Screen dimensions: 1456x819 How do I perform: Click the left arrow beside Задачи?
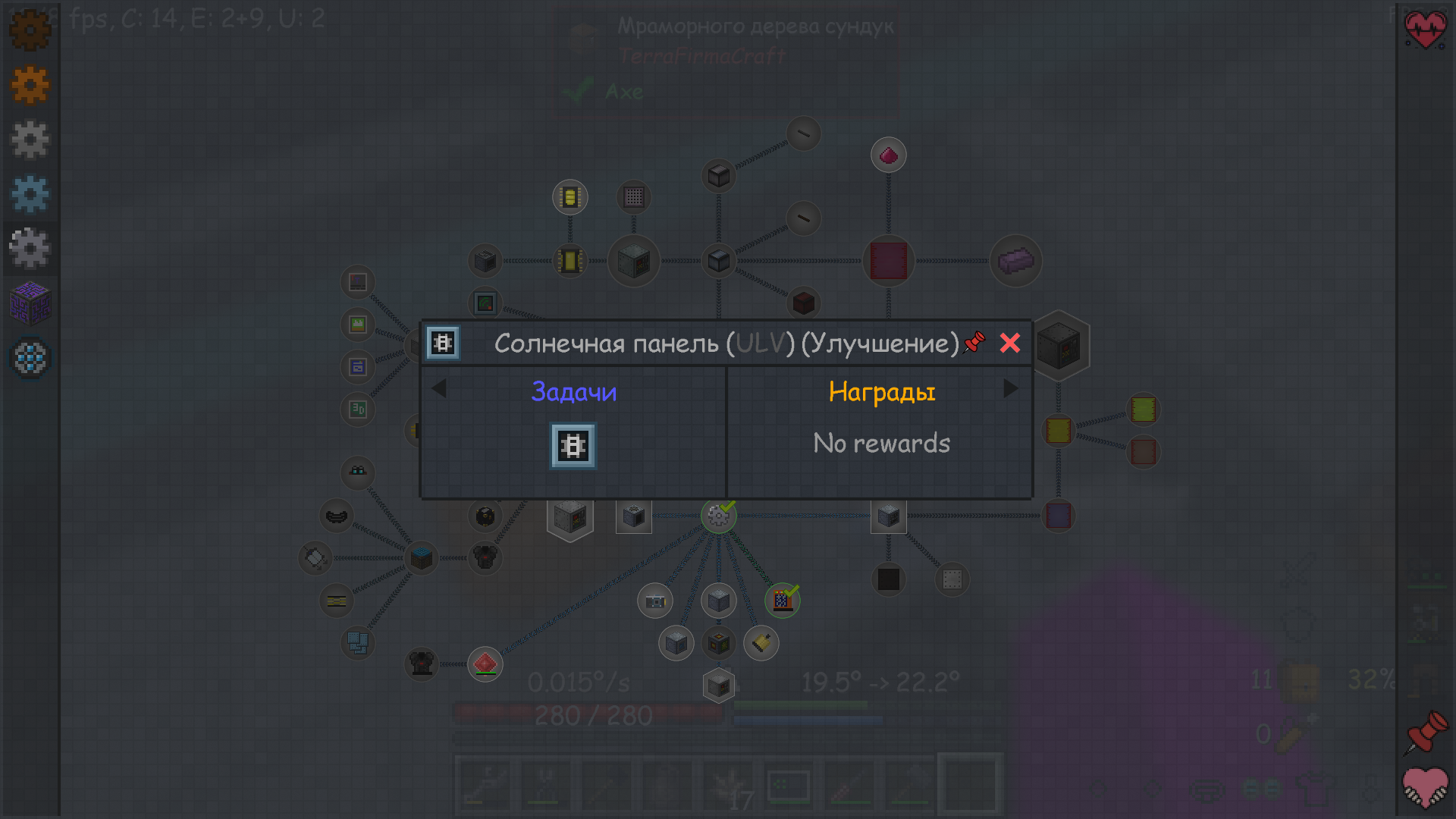tap(440, 389)
